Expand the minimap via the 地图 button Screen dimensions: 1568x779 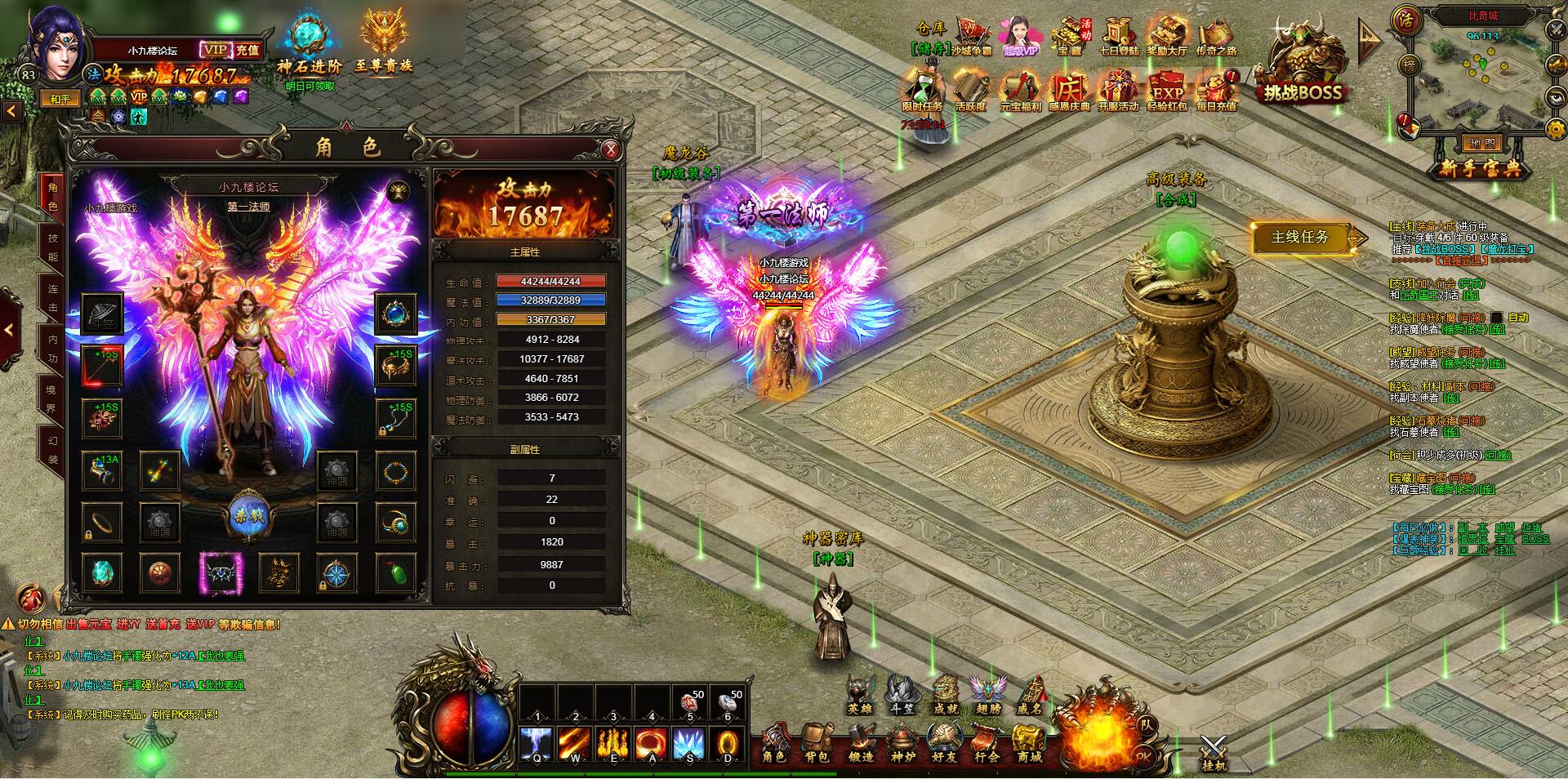[1483, 144]
